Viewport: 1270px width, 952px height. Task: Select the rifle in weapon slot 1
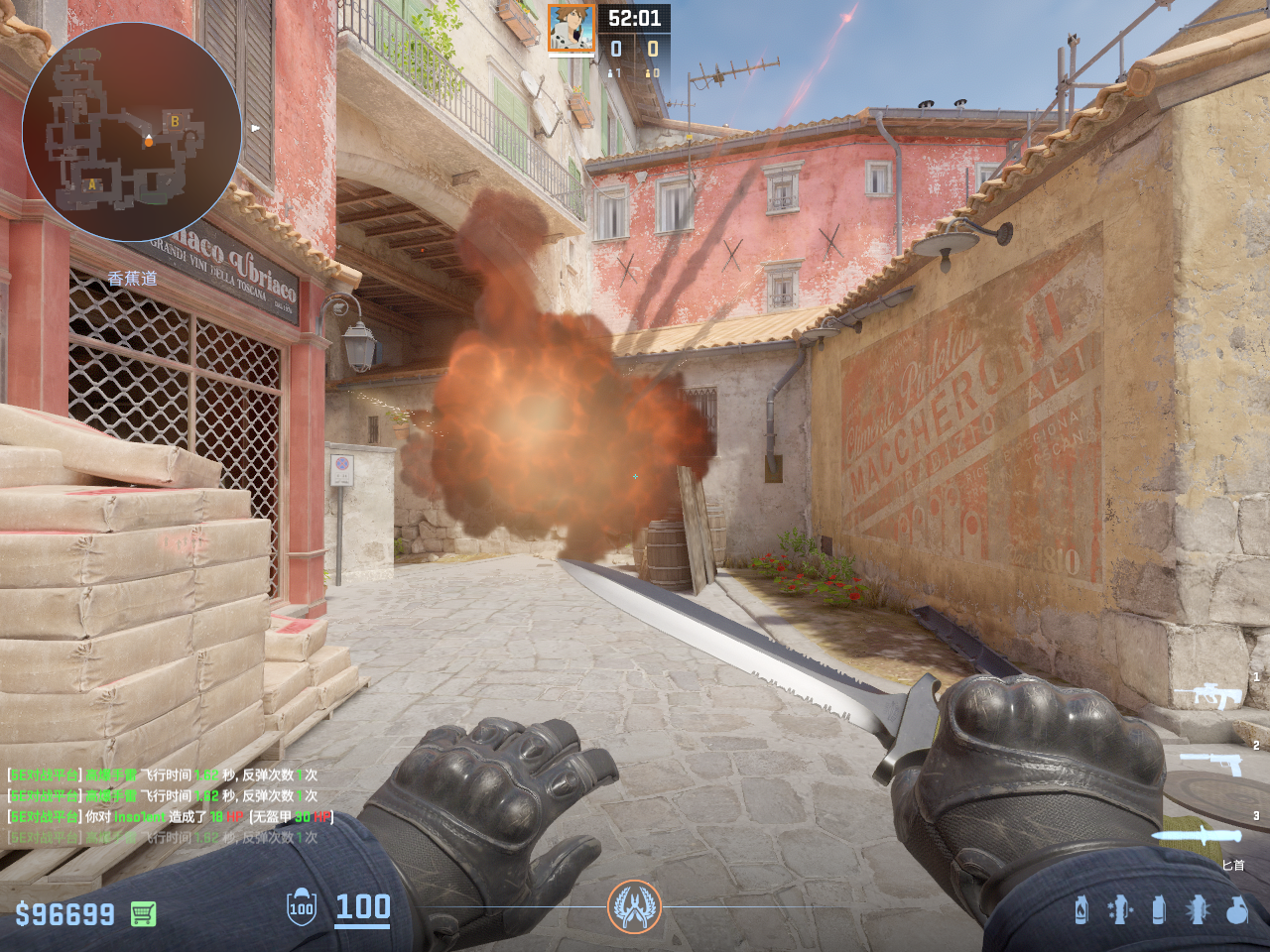point(1207,696)
